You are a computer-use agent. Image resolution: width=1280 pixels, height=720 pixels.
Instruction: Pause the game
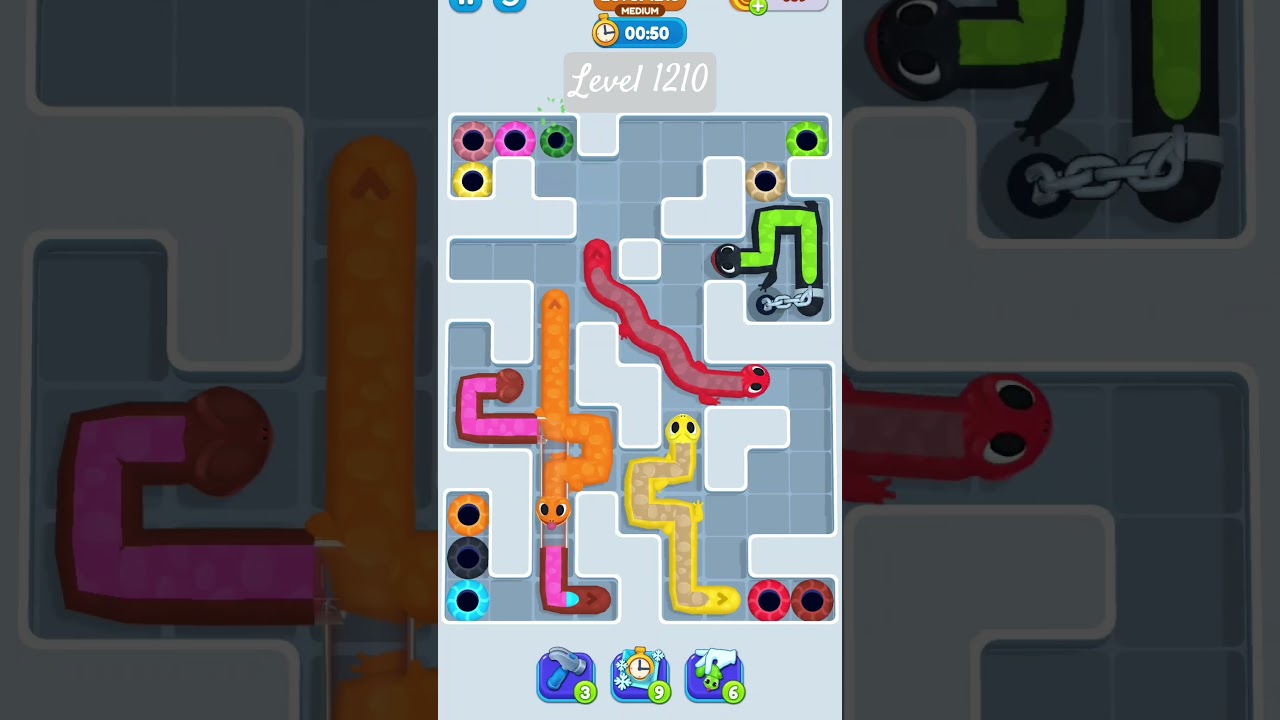coord(466,4)
